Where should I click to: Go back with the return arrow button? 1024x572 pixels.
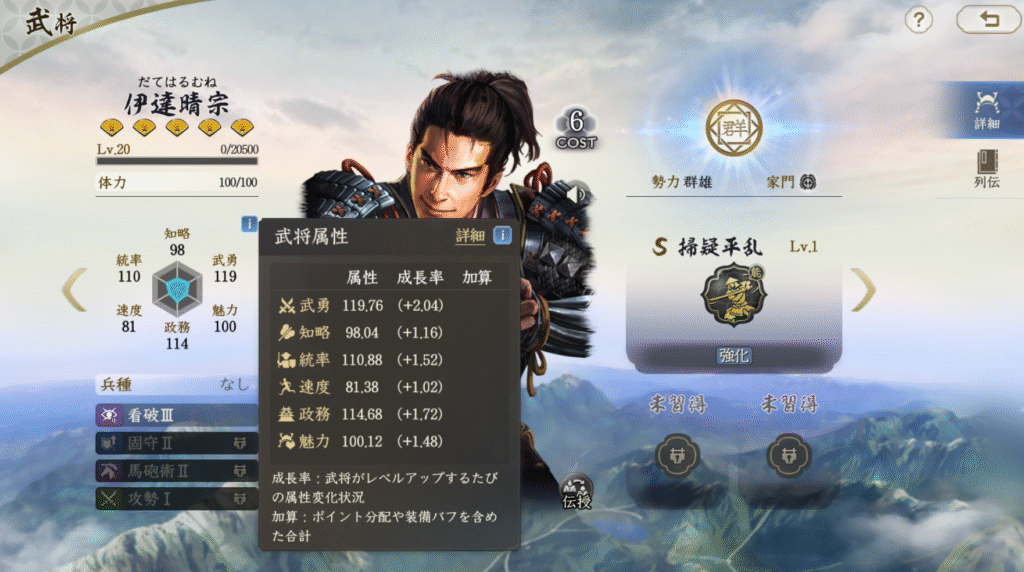(x=988, y=20)
